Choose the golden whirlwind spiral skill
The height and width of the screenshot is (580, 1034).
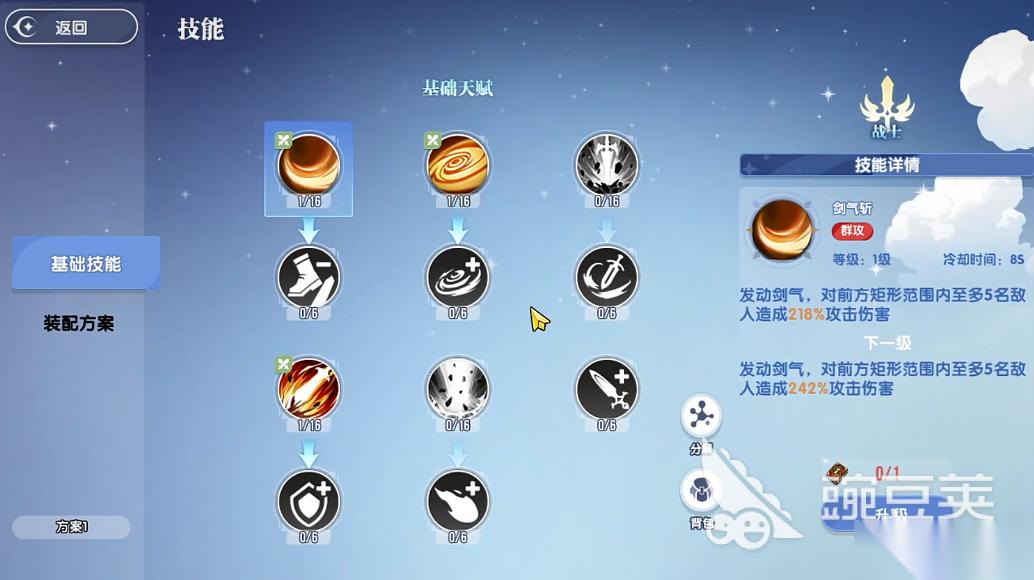coord(458,165)
